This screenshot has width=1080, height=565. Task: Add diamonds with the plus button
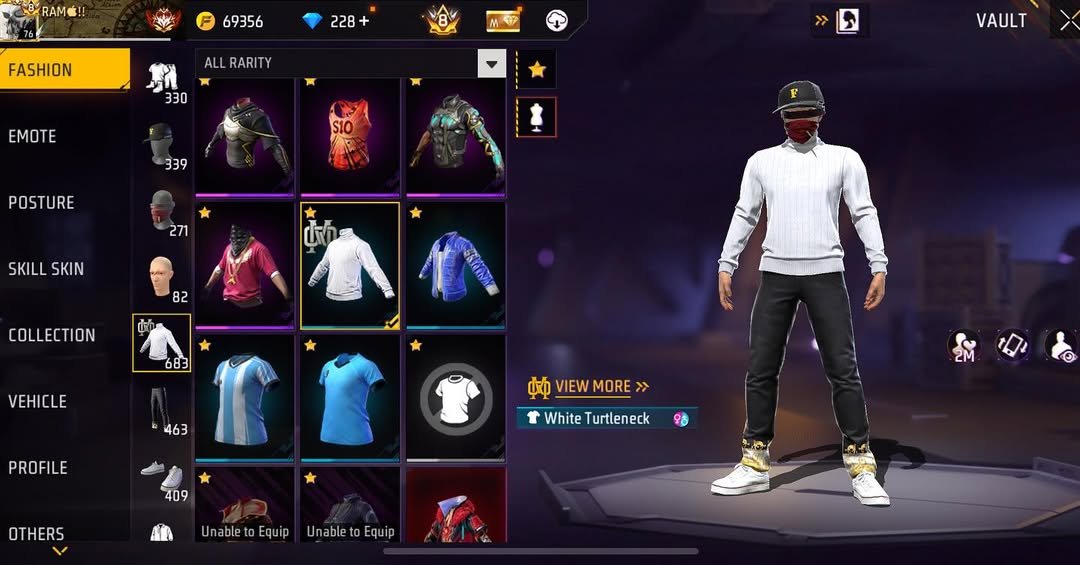pos(363,21)
